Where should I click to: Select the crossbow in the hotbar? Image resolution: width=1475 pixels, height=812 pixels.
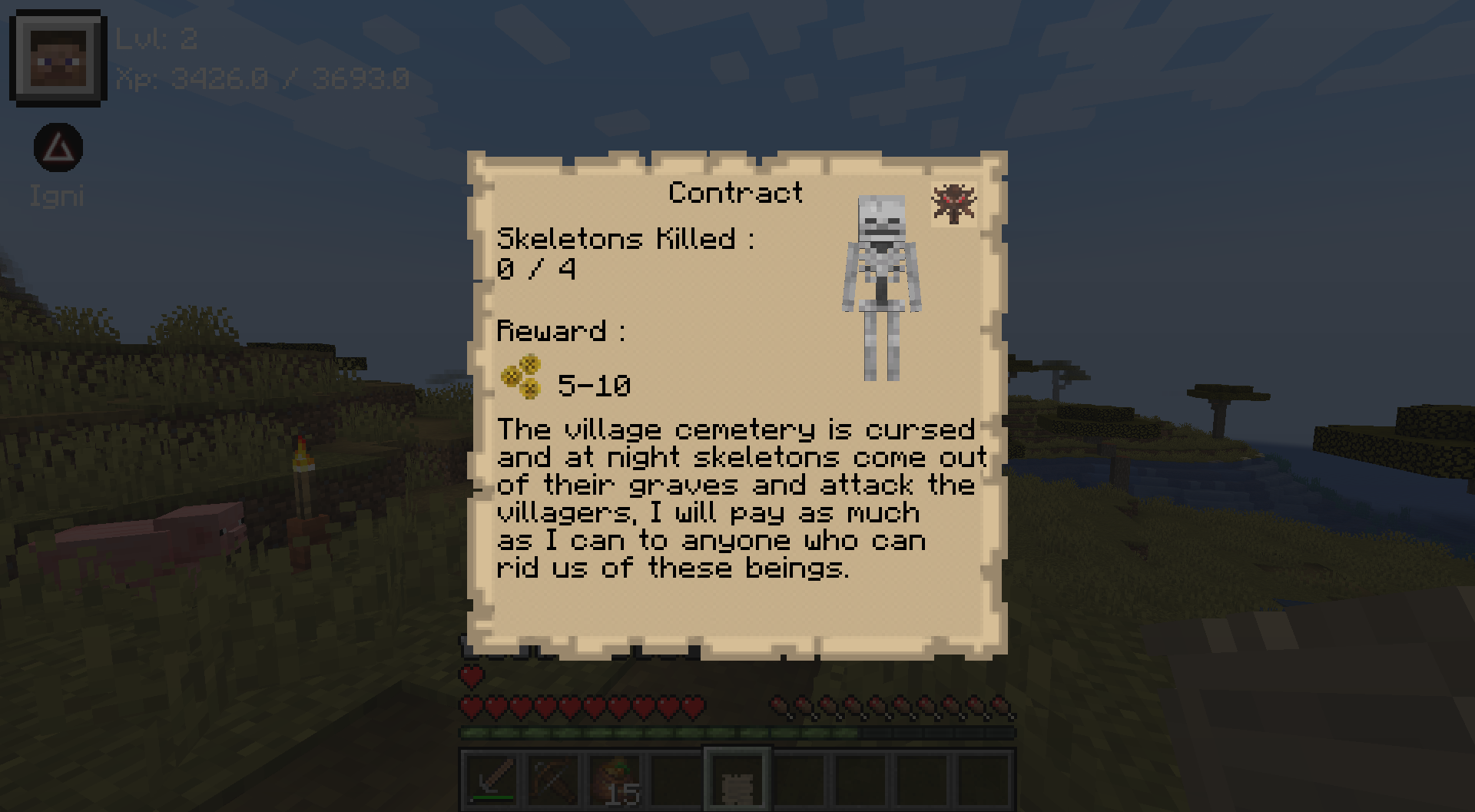pos(552,780)
